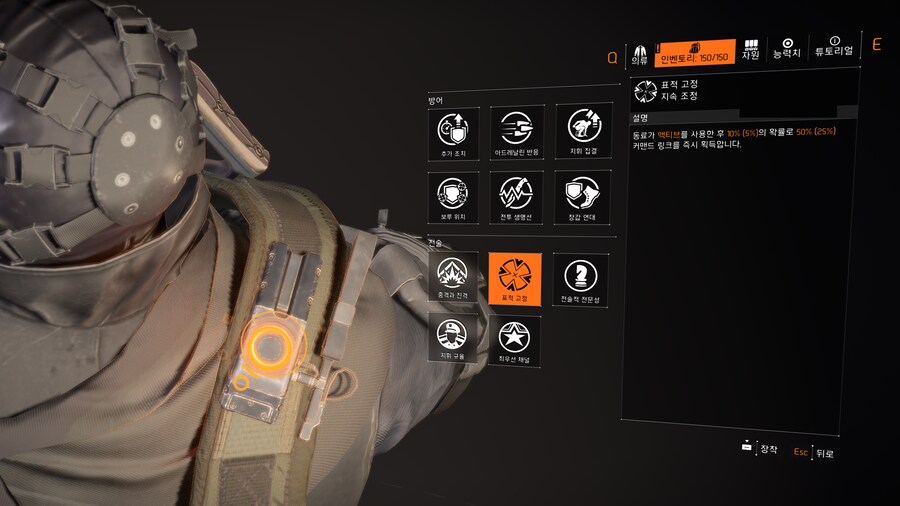Pick the 보루 위치 talent
Screen dimensions: 900x506
click(452, 197)
